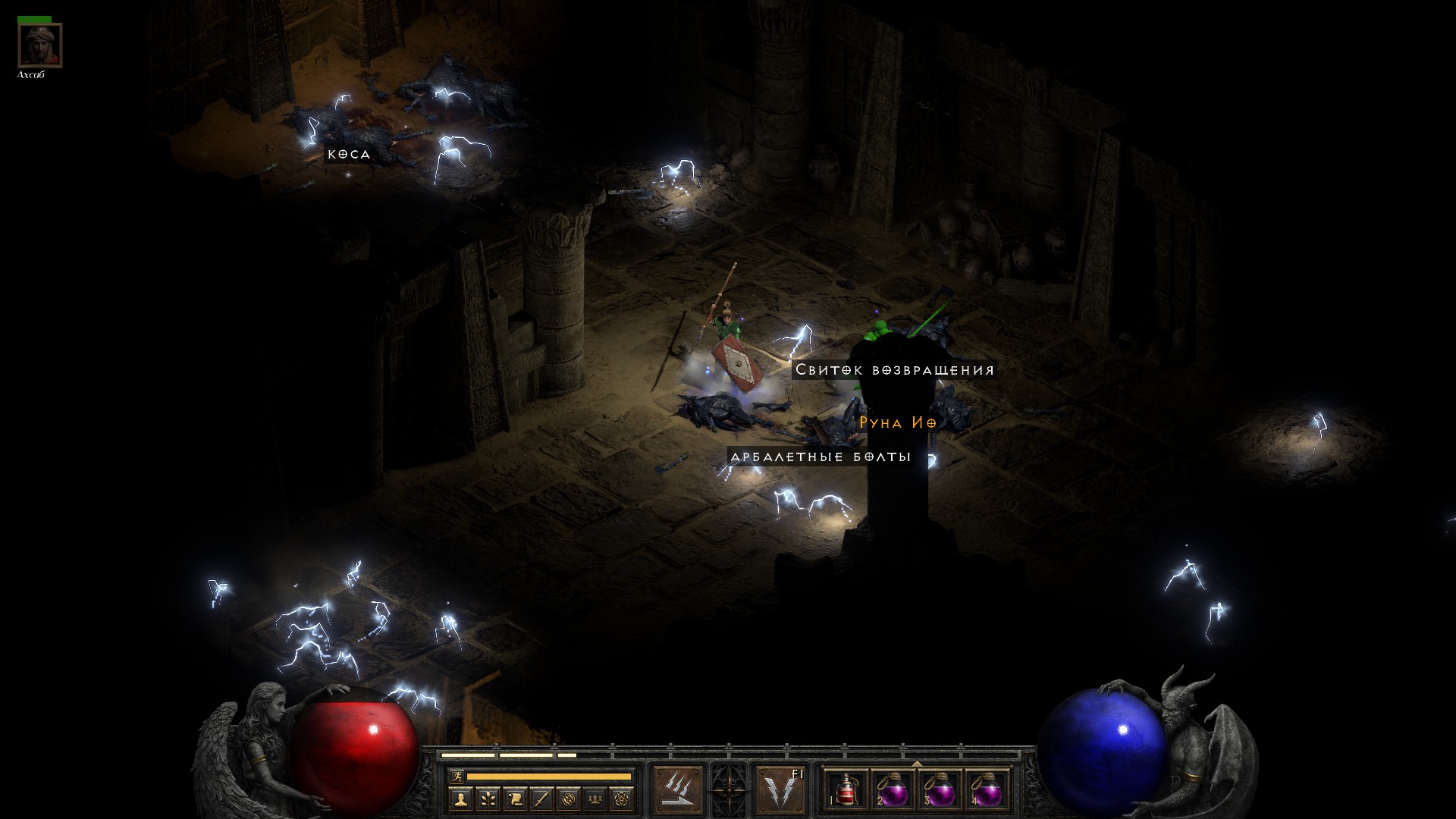Screen dimensions: 1456x819
Task: Pick up the Коса item label
Action: 349,155
